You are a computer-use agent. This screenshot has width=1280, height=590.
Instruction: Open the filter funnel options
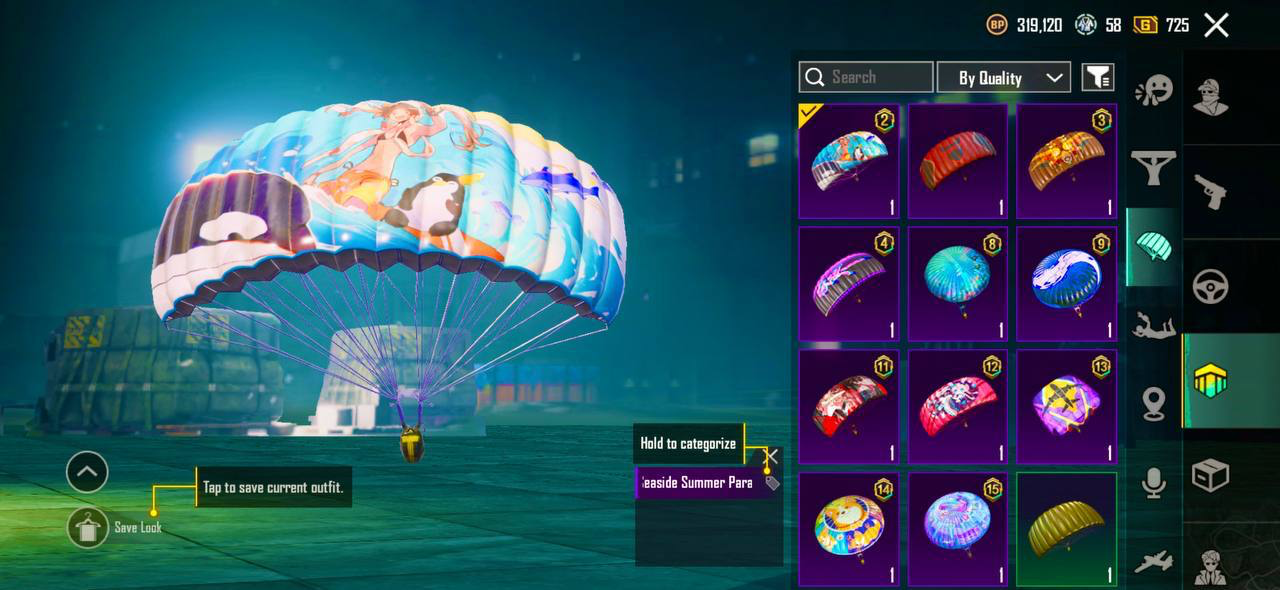click(1098, 77)
